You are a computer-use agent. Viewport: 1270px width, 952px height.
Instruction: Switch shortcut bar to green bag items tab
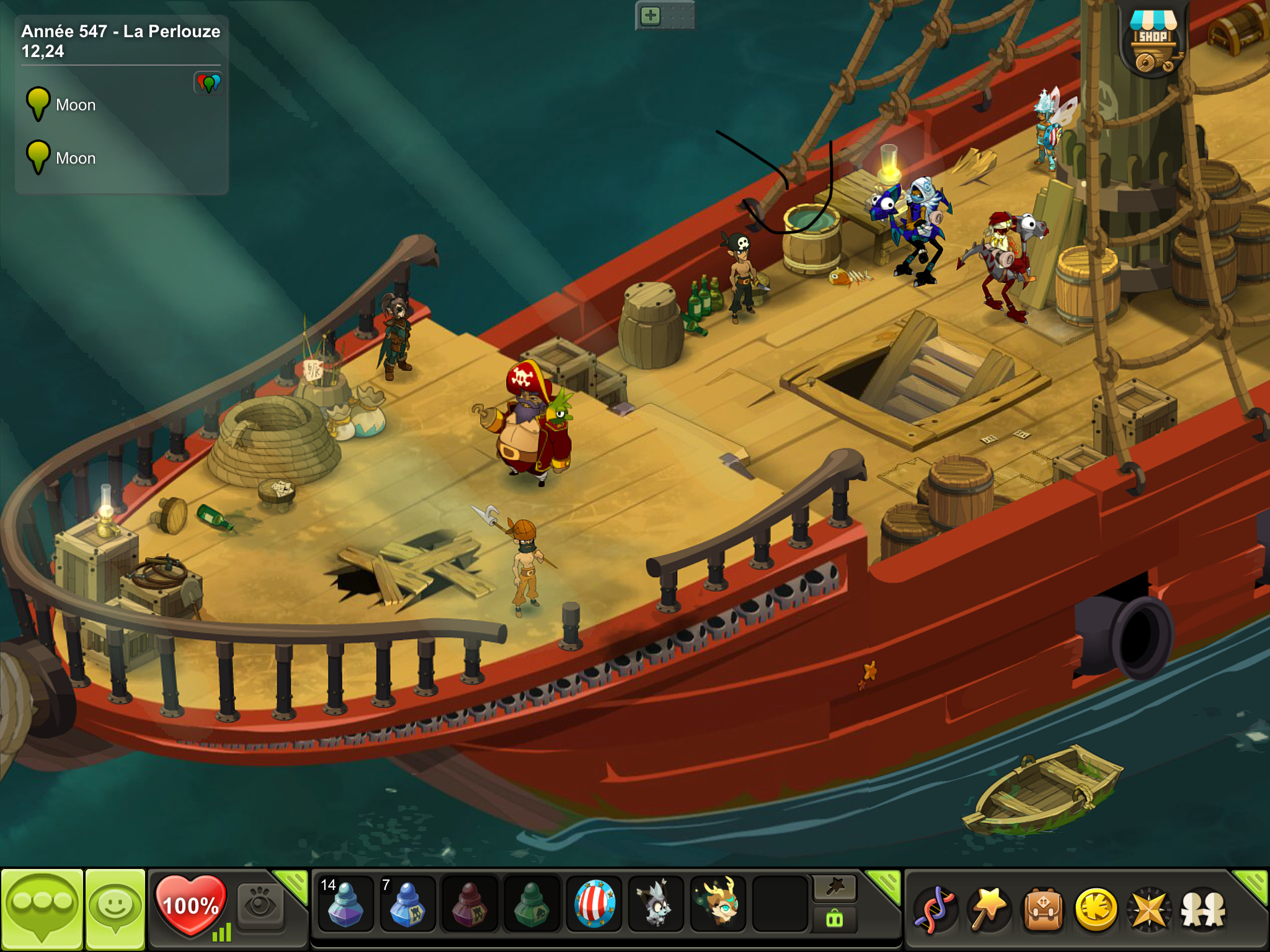pyautogui.click(x=835, y=920)
